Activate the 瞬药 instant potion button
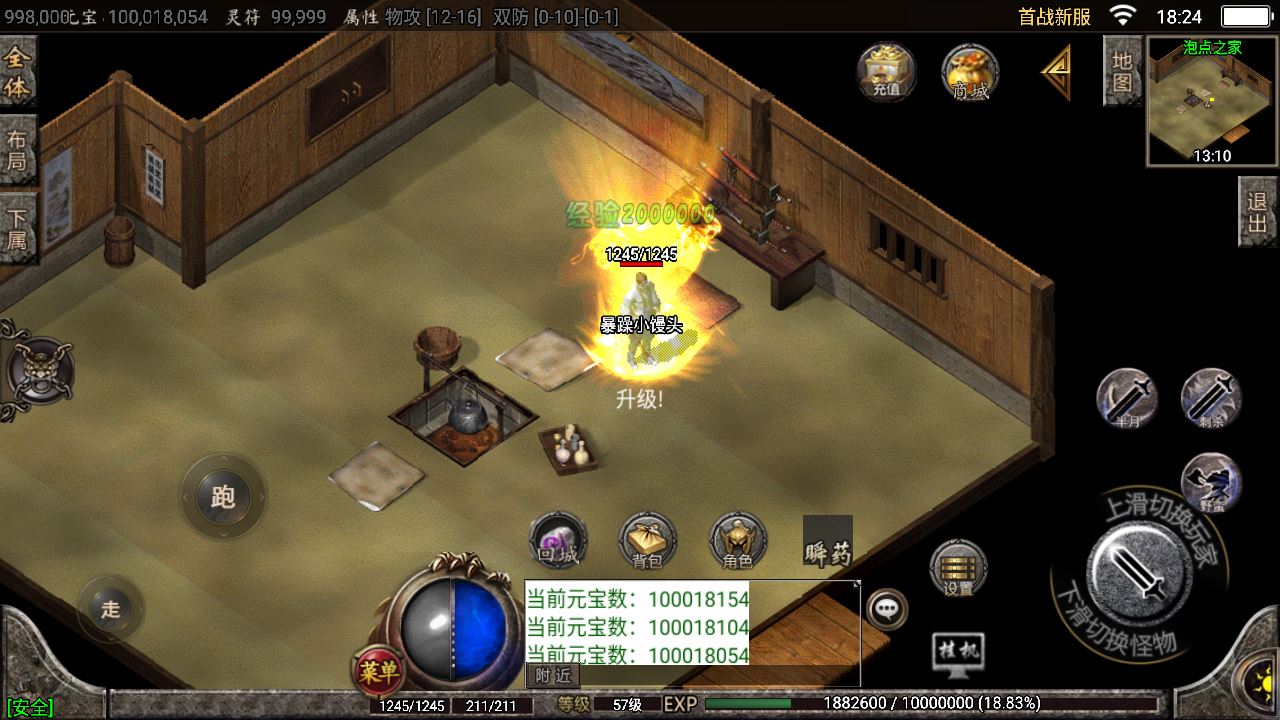This screenshot has width=1280, height=720. point(828,541)
